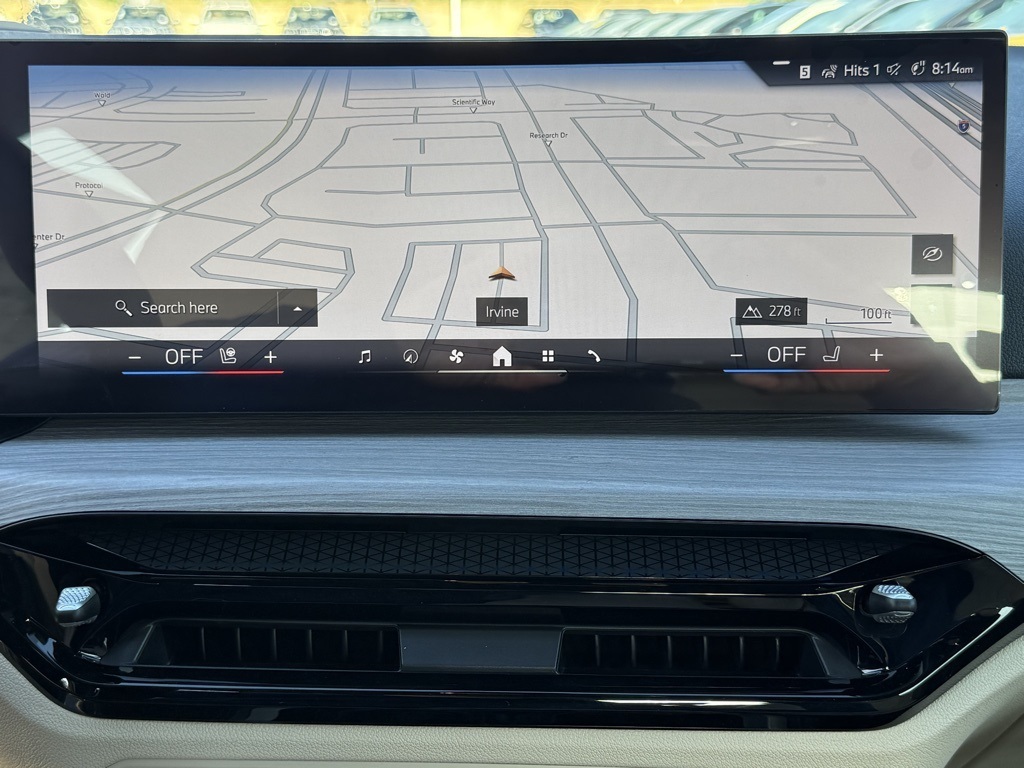The width and height of the screenshot is (1024, 768).
Task: Raise the right seat temperature
Action: pyautogui.click(x=876, y=355)
